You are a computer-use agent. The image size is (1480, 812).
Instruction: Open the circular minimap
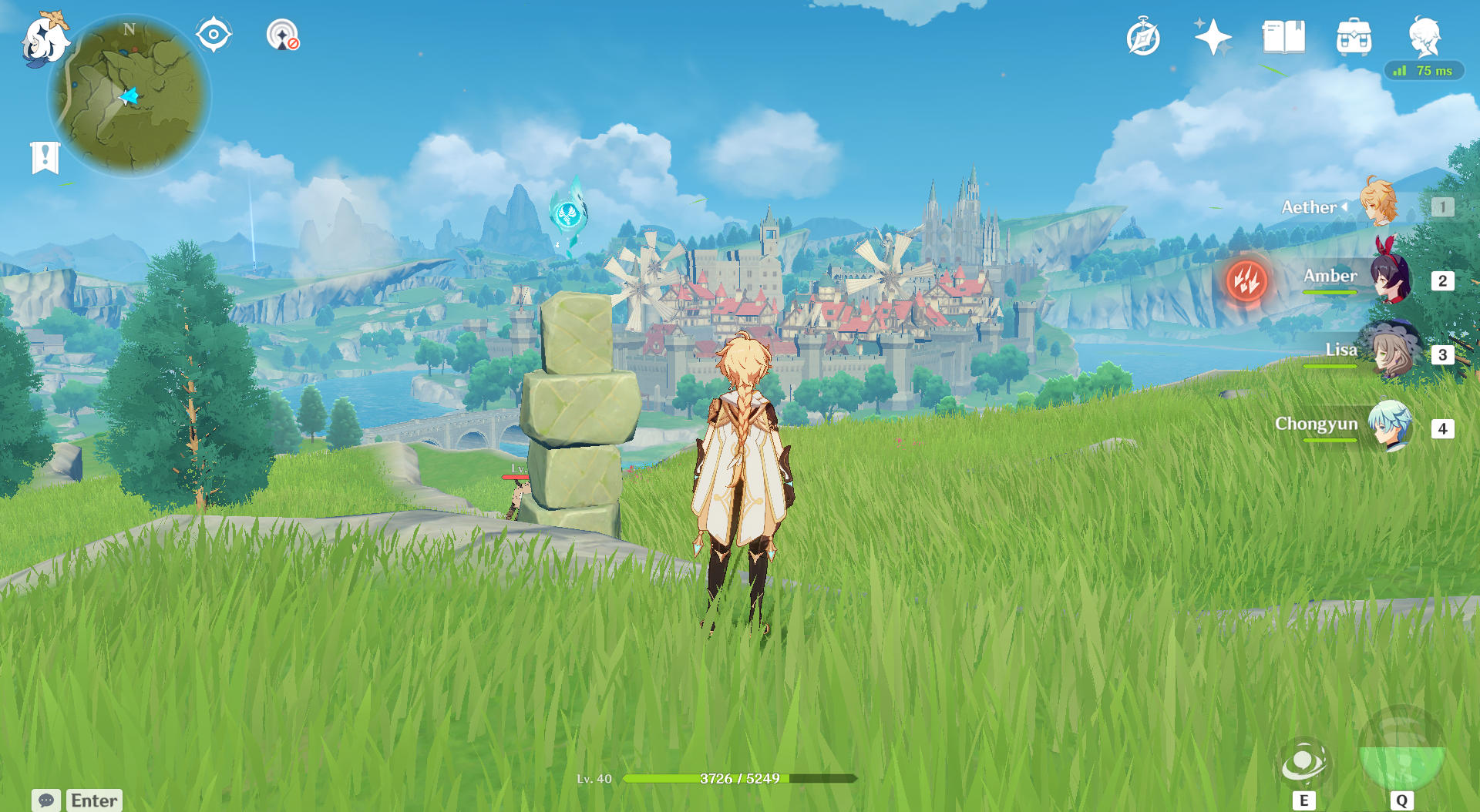tap(129, 97)
